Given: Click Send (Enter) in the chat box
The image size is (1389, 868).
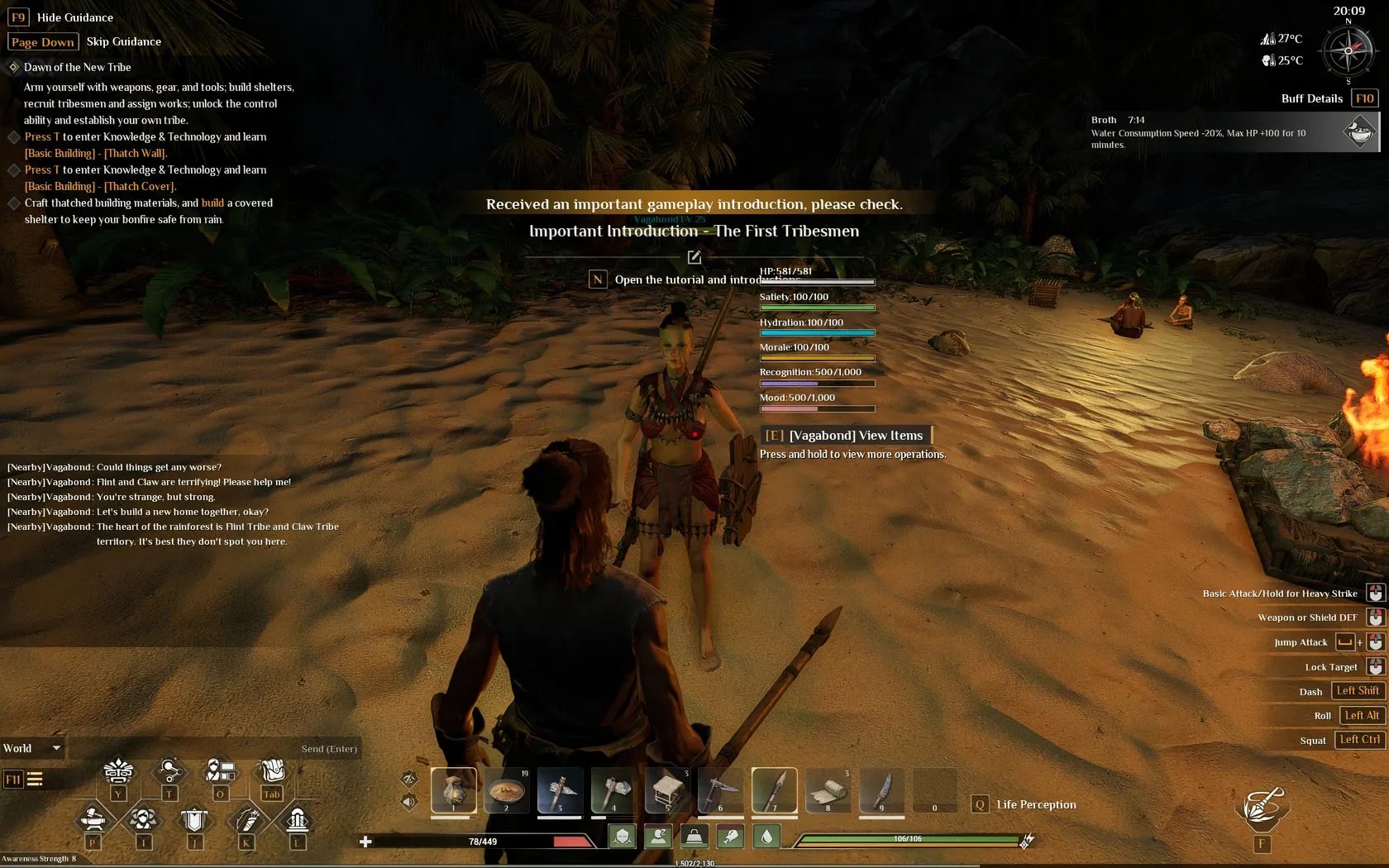Looking at the screenshot, I should 329,749.
